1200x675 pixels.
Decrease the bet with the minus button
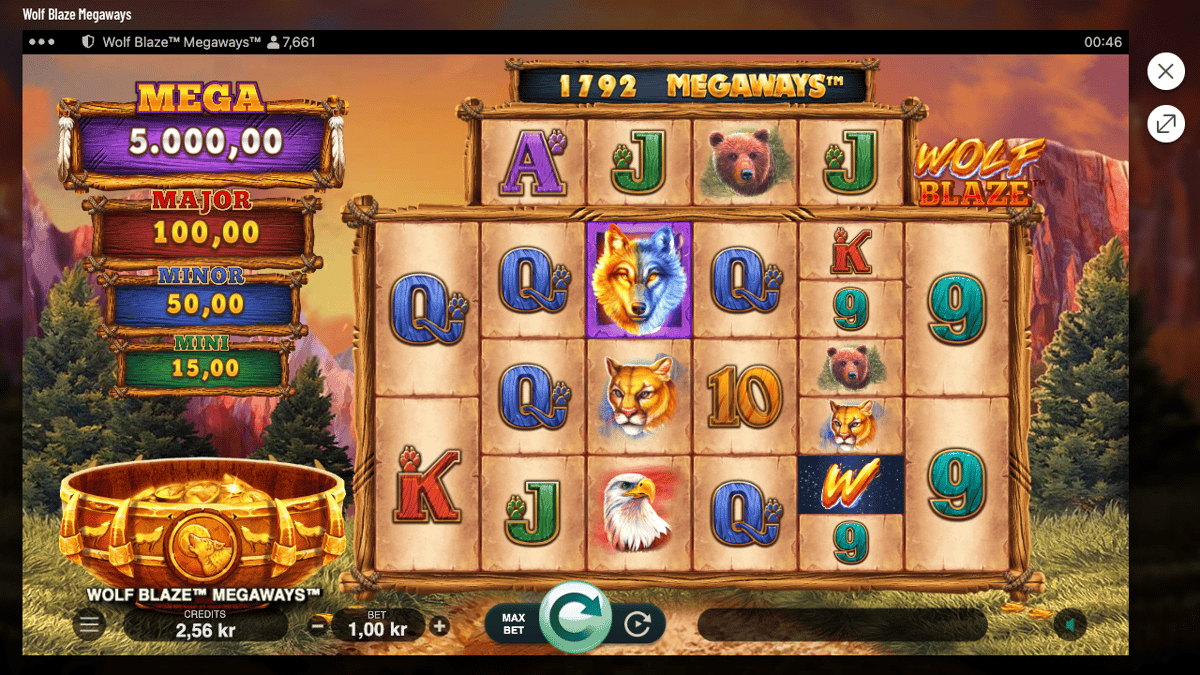click(x=318, y=627)
